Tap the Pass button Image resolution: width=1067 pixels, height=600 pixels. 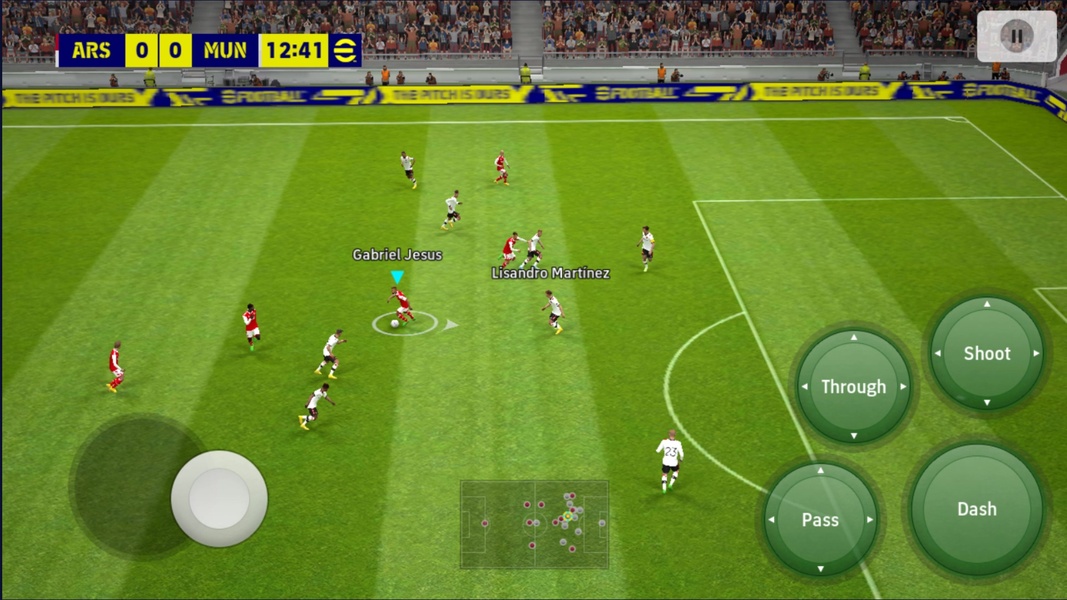(820, 520)
